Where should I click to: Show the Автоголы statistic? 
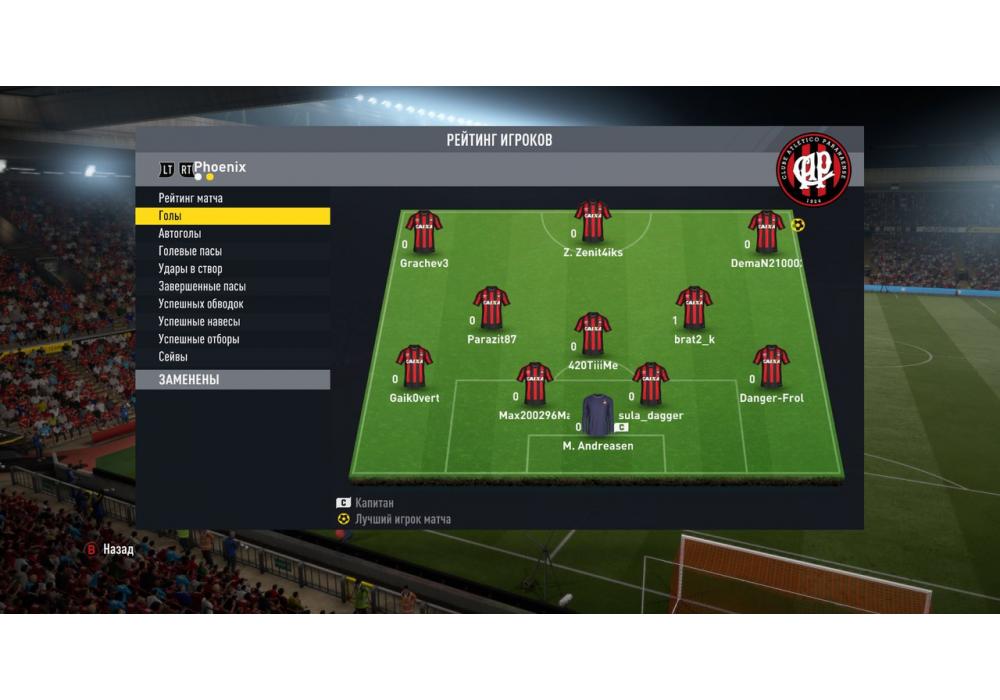click(180, 234)
